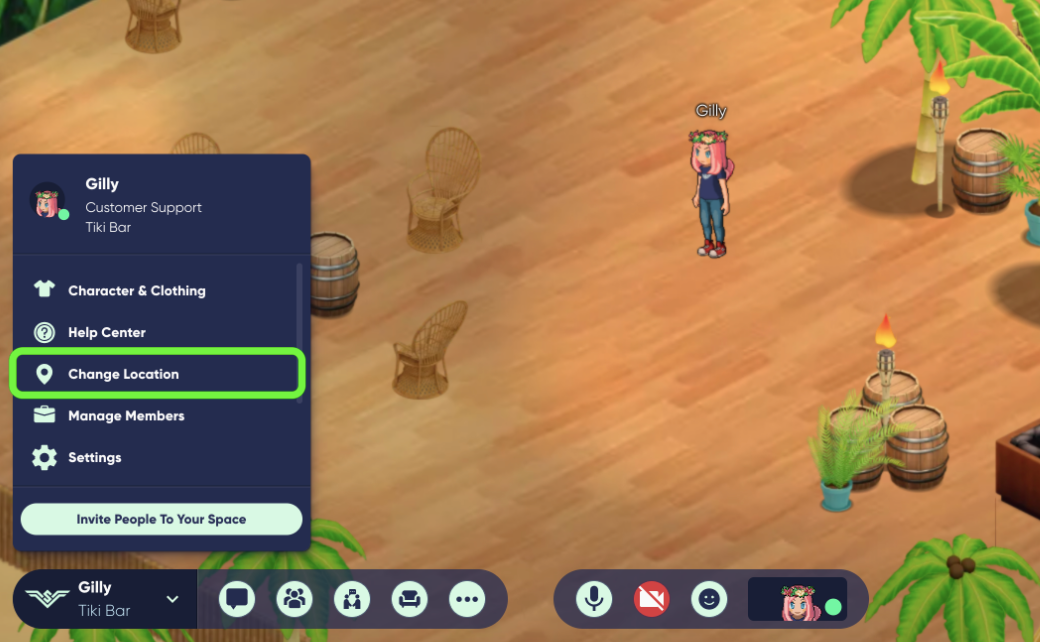
Task: Click the two-person meeting icon
Action: [352, 599]
